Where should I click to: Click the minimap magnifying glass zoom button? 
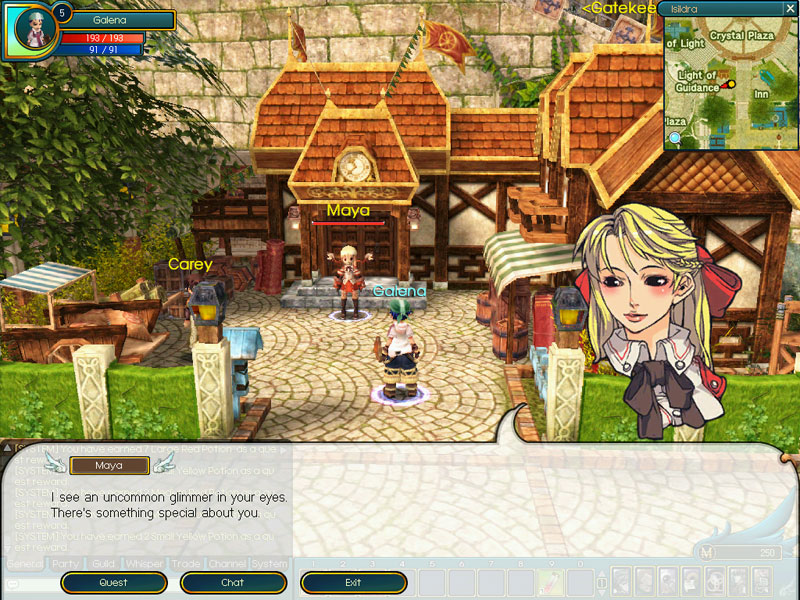(x=676, y=137)
